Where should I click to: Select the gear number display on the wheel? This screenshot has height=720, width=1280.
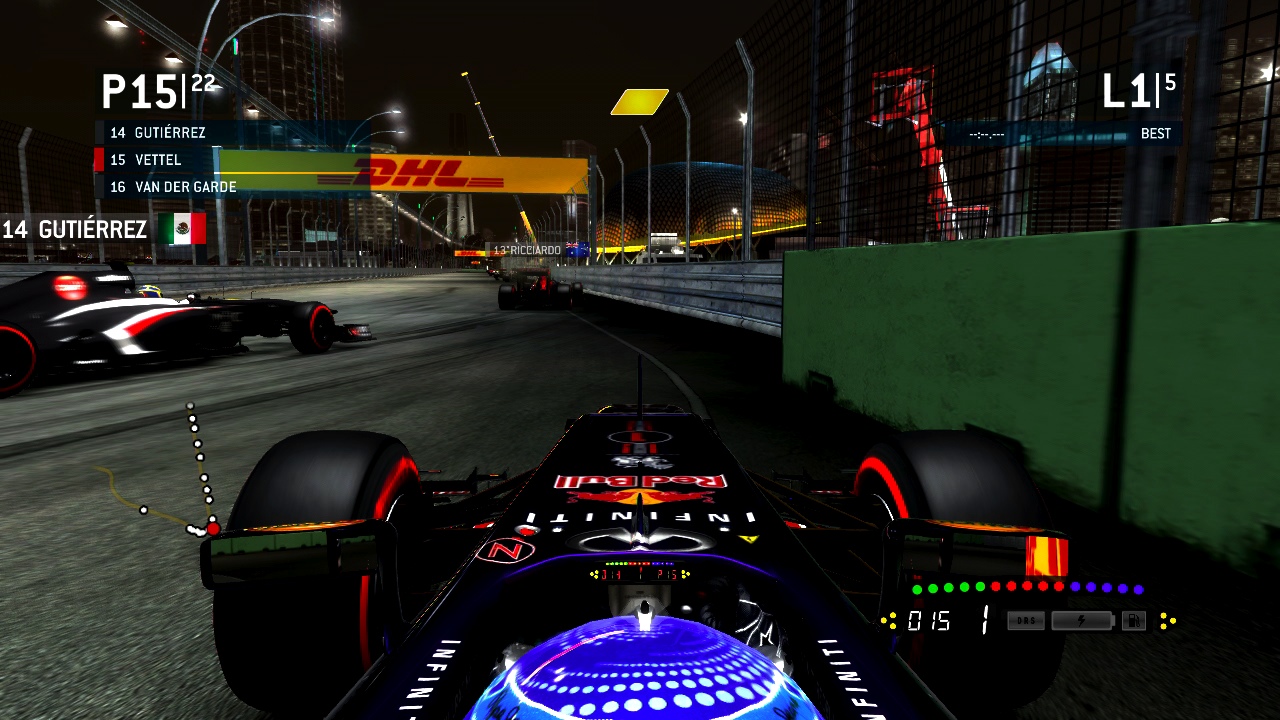pos(985,620)
